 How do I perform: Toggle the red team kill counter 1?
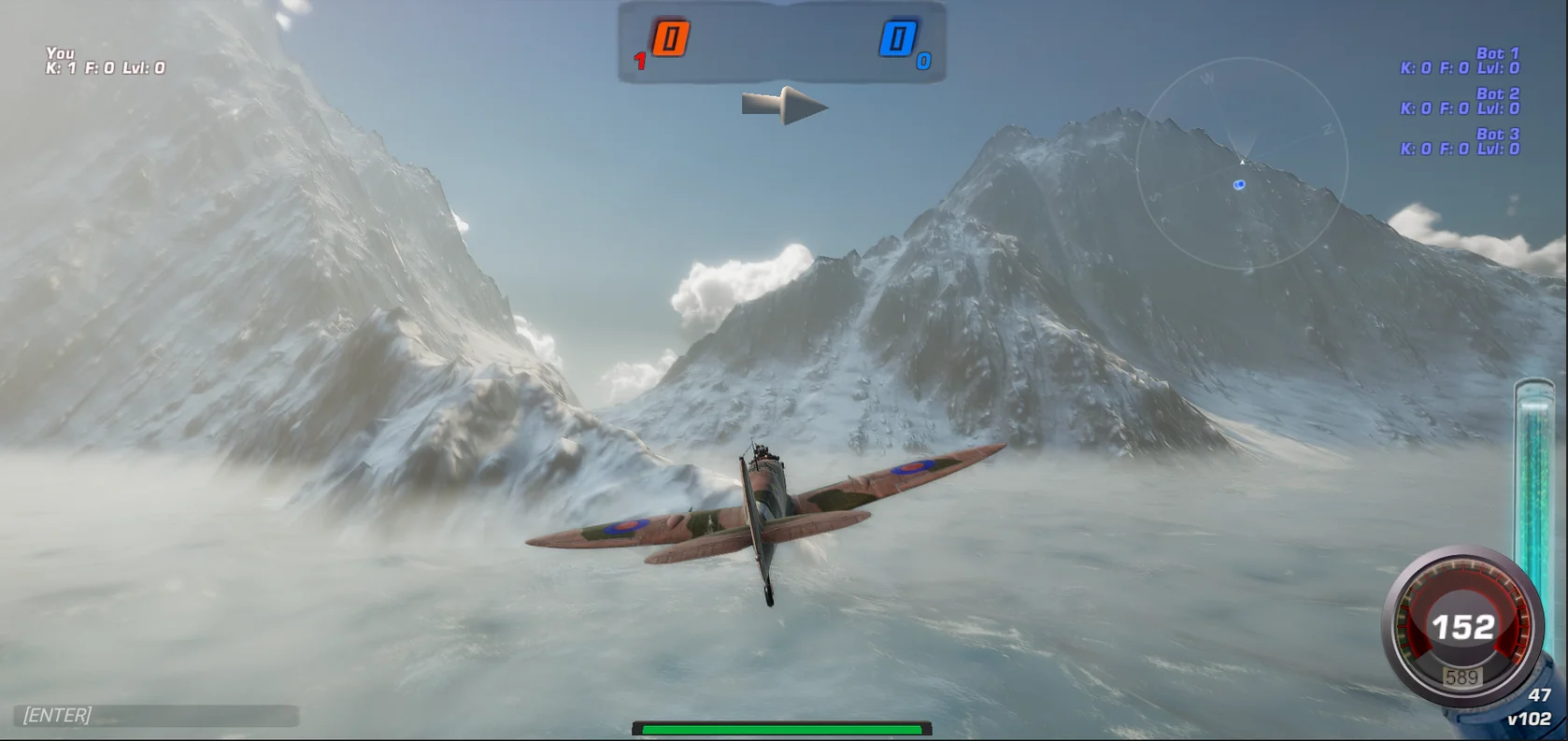[639, 63]
